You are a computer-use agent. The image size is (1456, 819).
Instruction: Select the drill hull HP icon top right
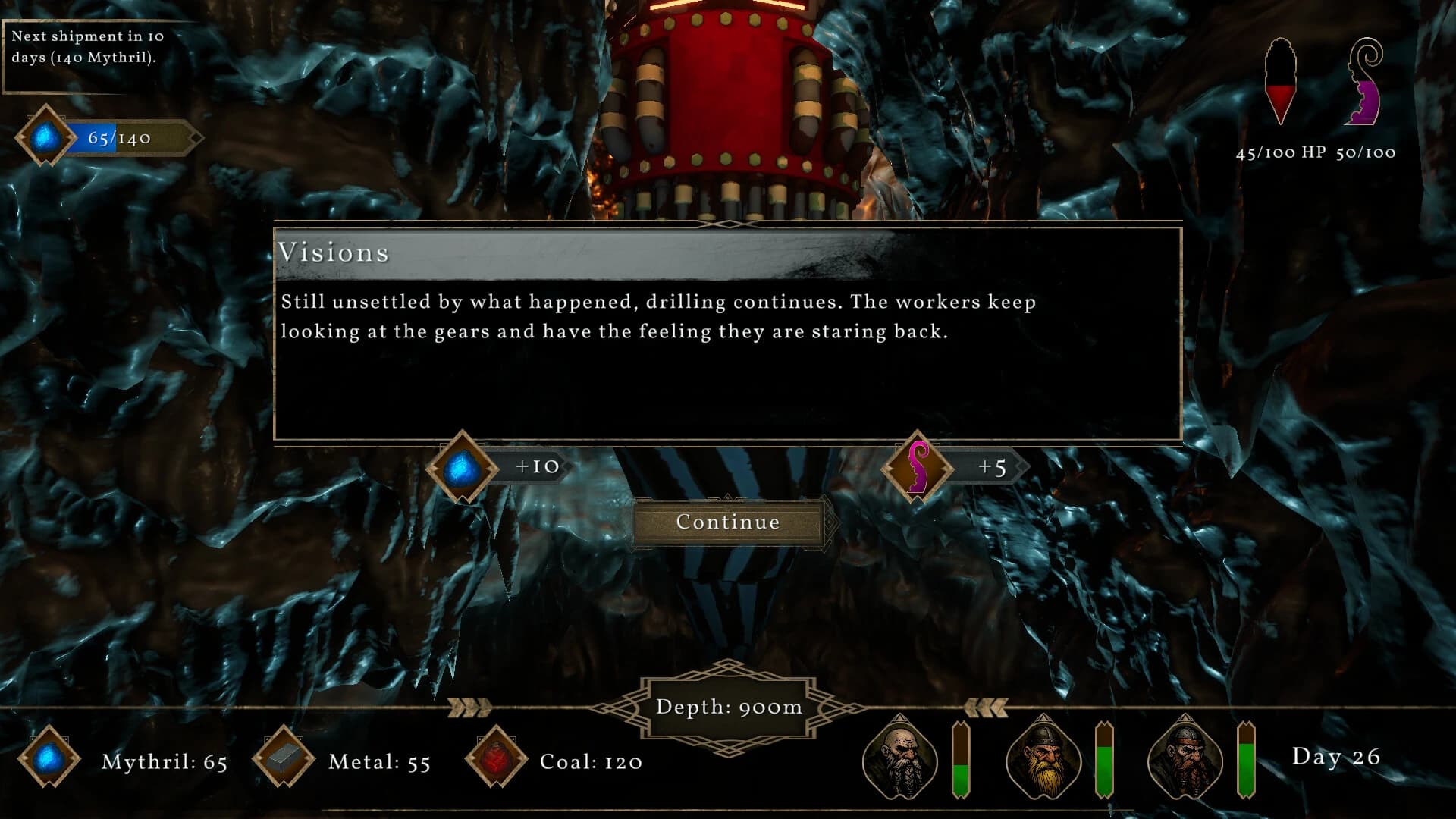coord(1282,80)
